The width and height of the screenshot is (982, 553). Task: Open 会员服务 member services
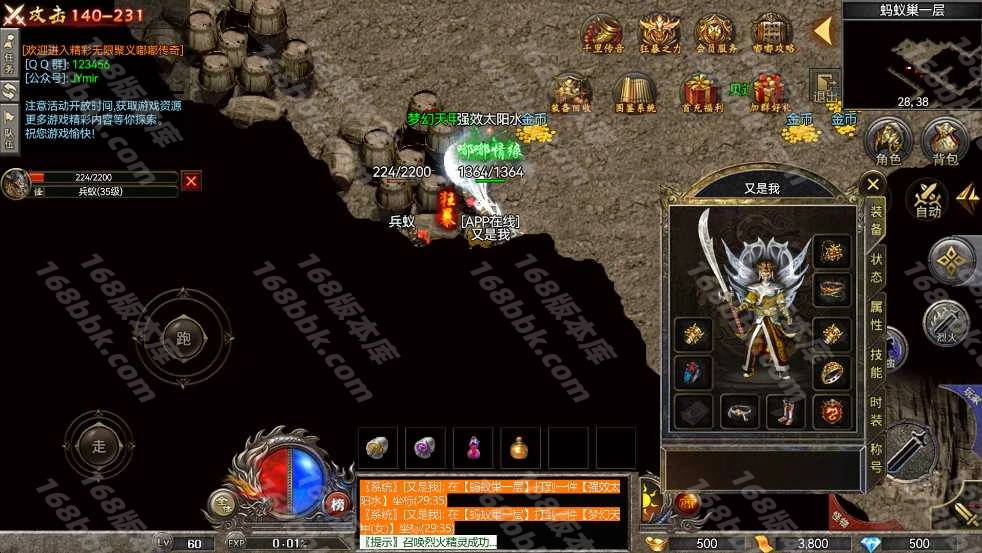pyautogui.click(x=715, y=34)
